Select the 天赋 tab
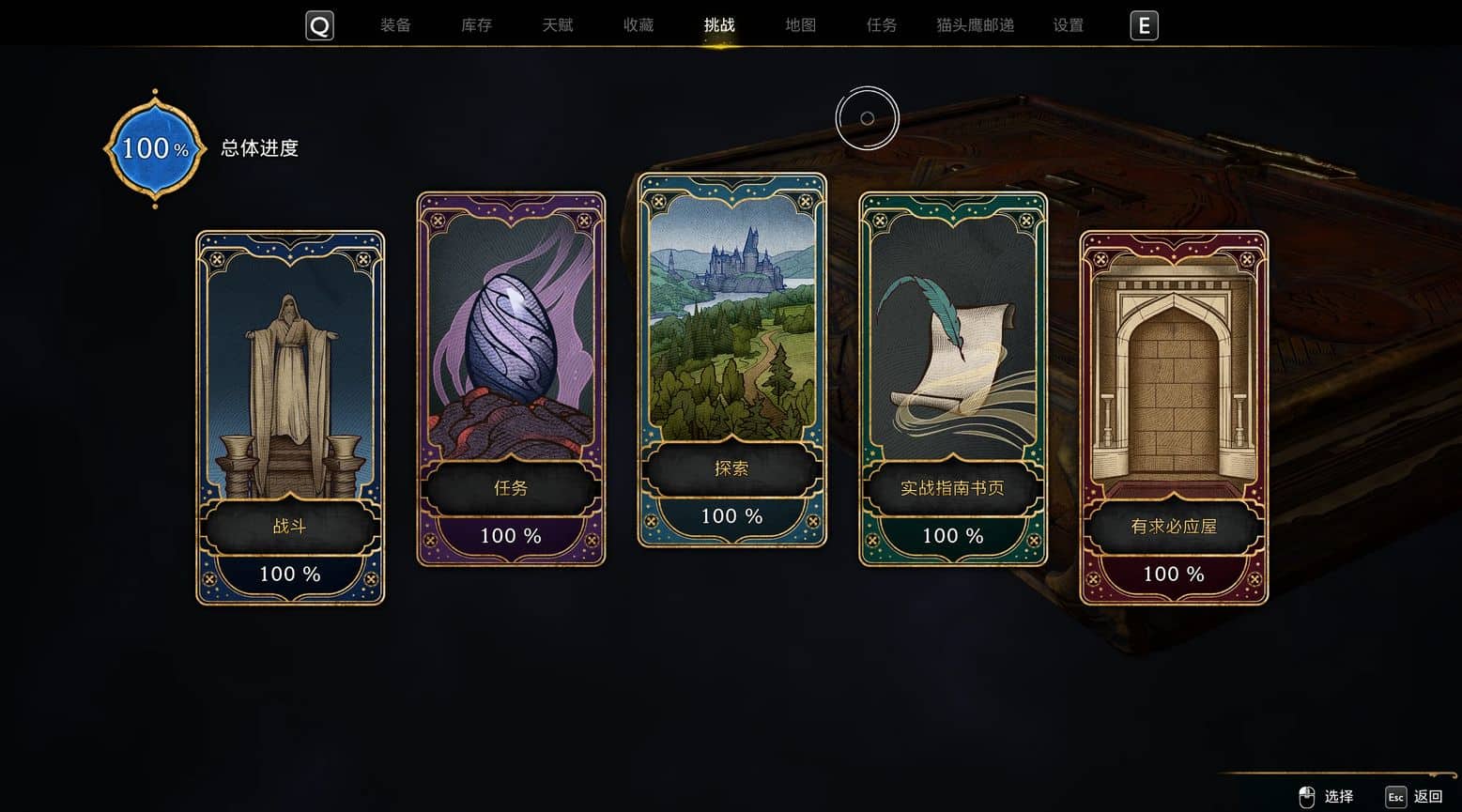 coord(557,25)
